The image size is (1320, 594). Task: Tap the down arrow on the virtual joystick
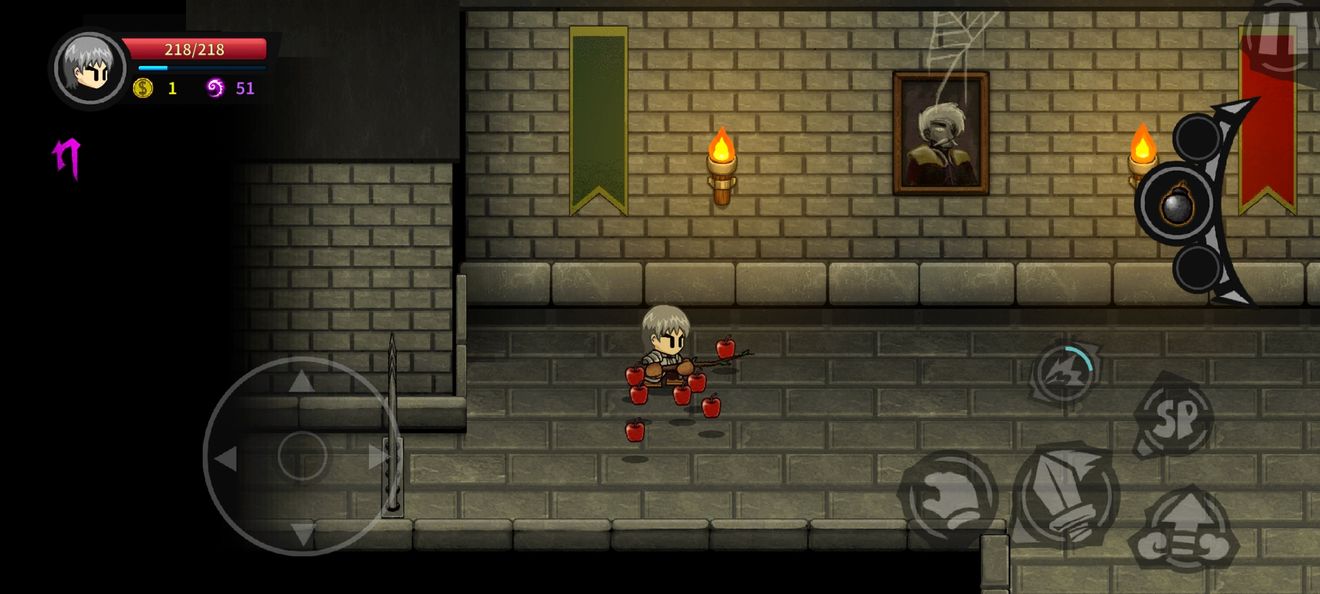tap(301, 533)
